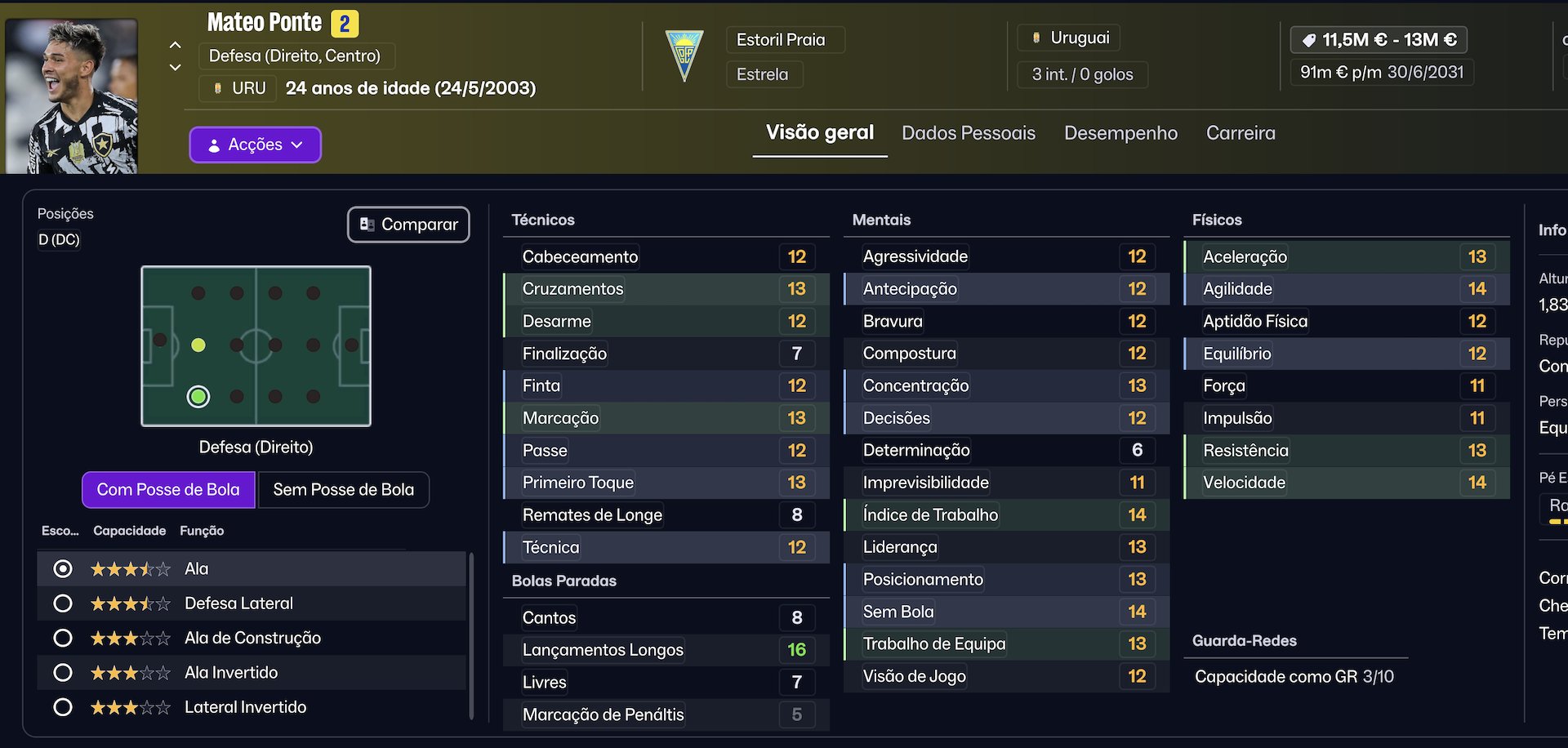Select the Lateral Invertido role

click(x=63, y=707)
